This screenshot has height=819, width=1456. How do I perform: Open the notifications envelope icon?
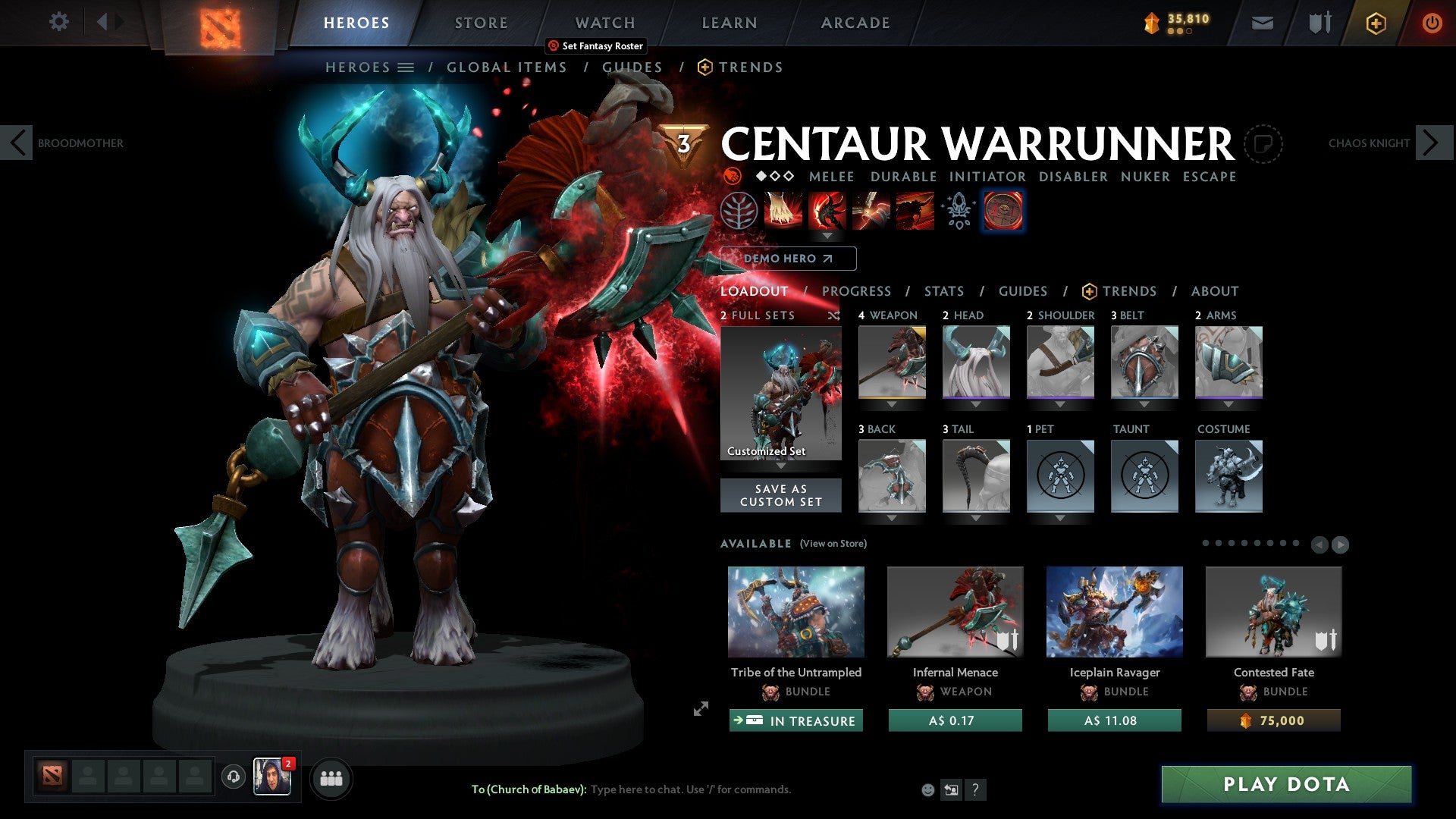(1262, 23)
